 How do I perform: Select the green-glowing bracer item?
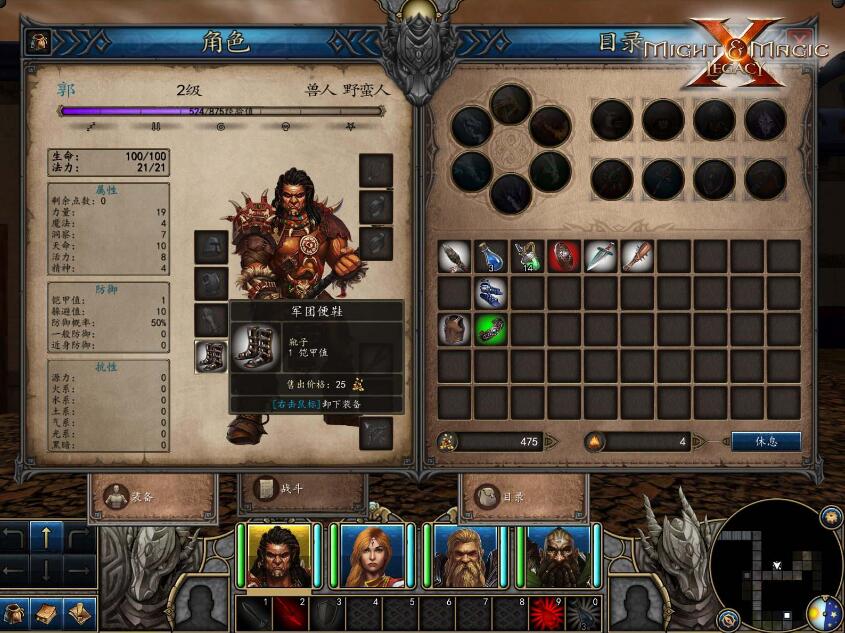tap(490, 329)
